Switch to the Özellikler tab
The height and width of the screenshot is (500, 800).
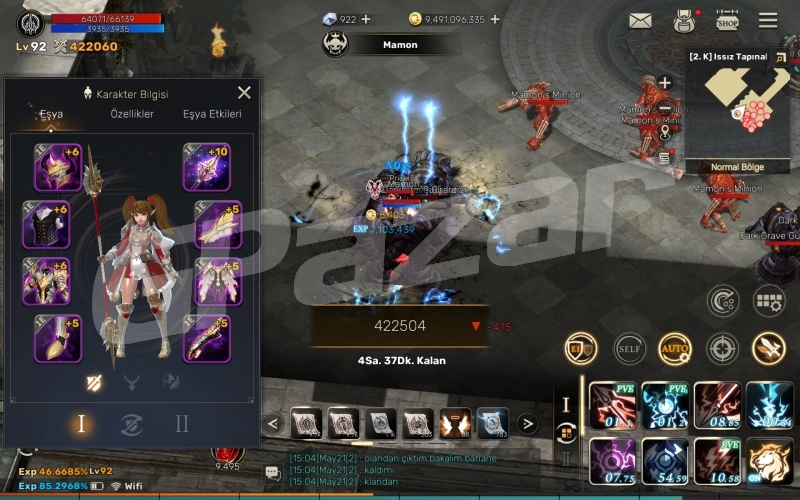pos(131,114)
